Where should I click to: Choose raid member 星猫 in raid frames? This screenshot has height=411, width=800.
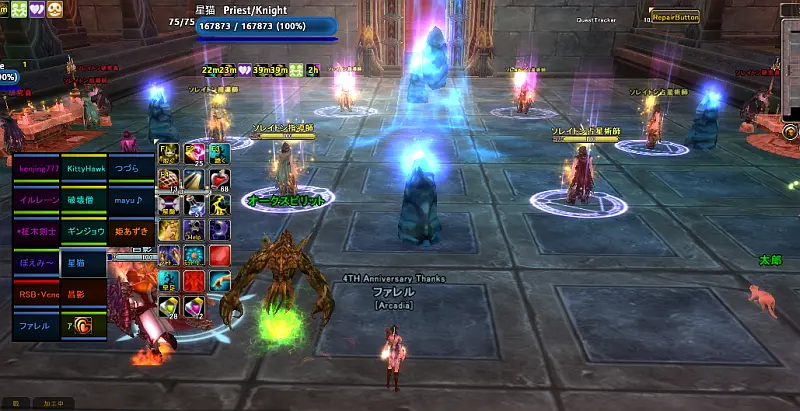pyautogui.click(x=84, y=263)
